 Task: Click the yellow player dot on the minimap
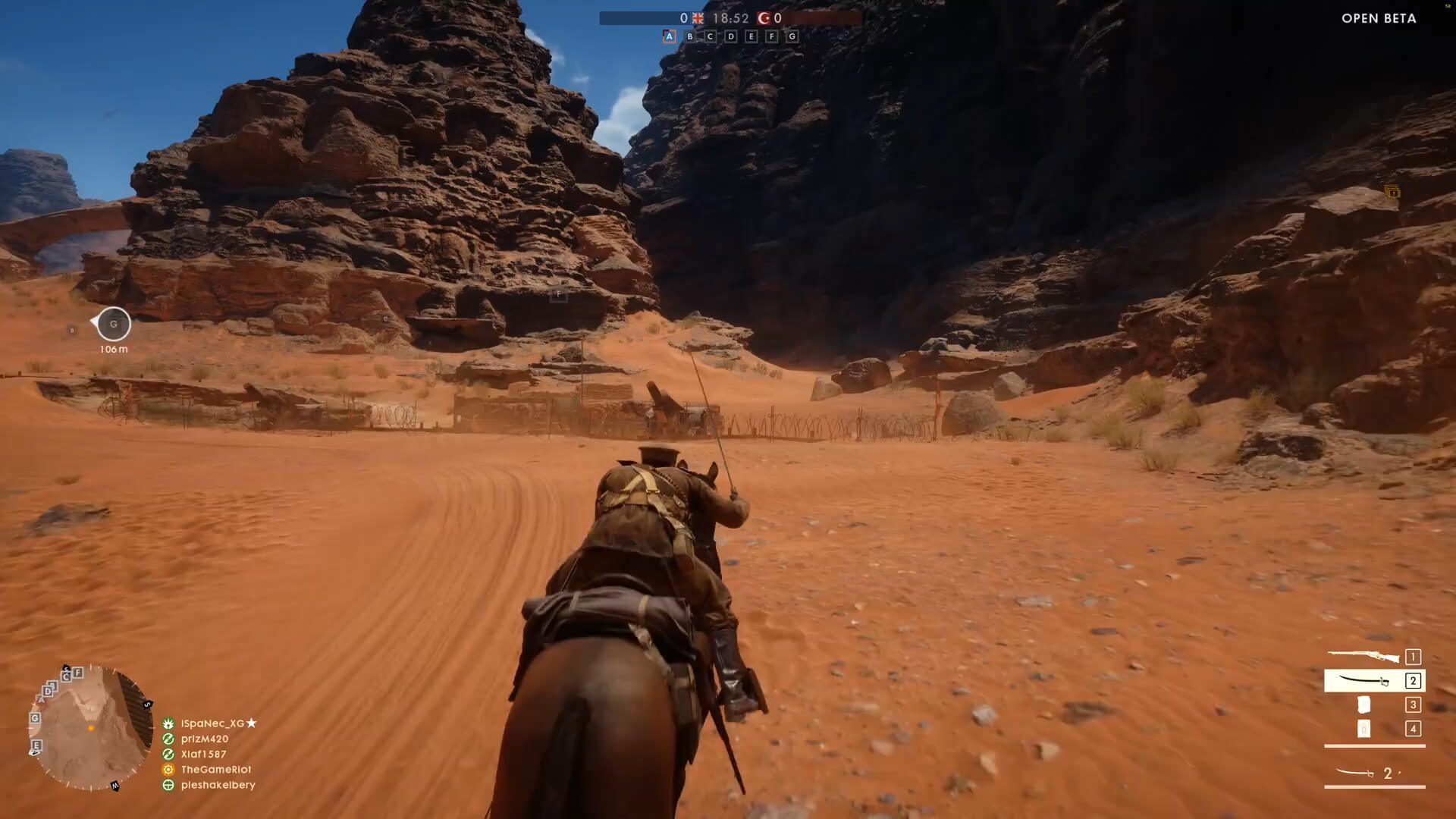(x=91, y=728)
